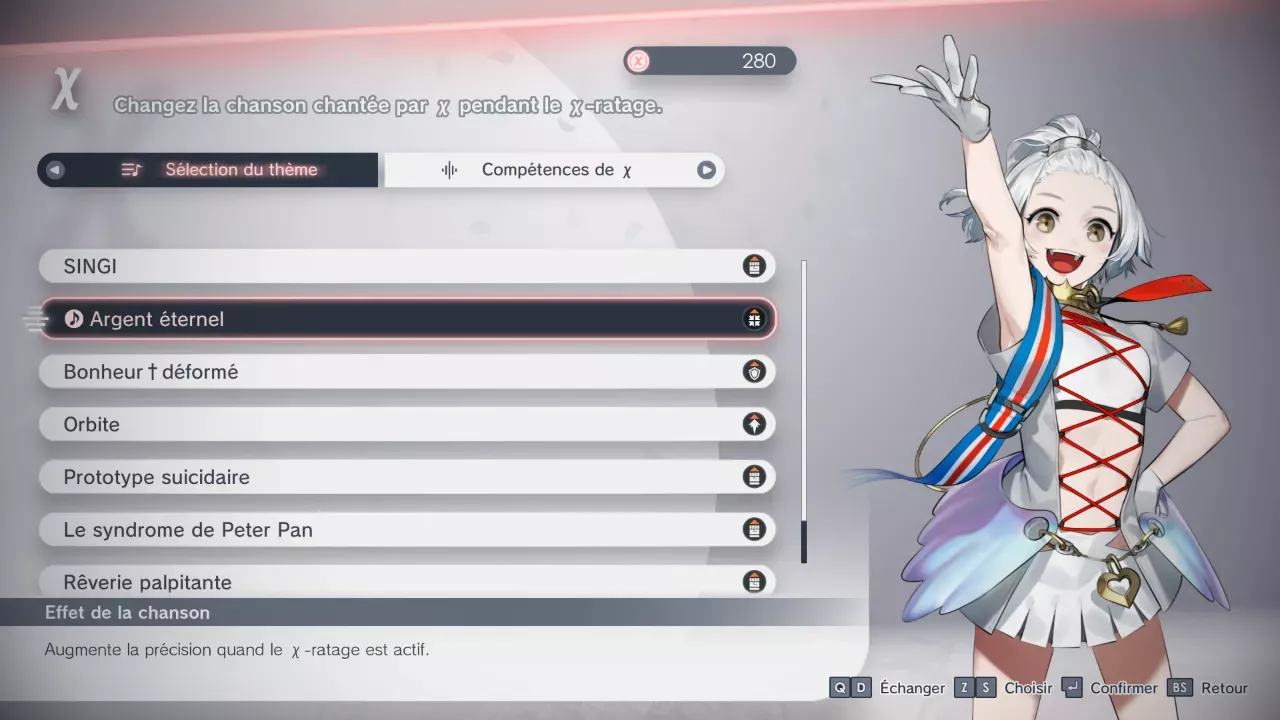The image size is (1280, 720).
Task: Select the shield effect icon on Bonheur † déformé
Action: (755, 371)
